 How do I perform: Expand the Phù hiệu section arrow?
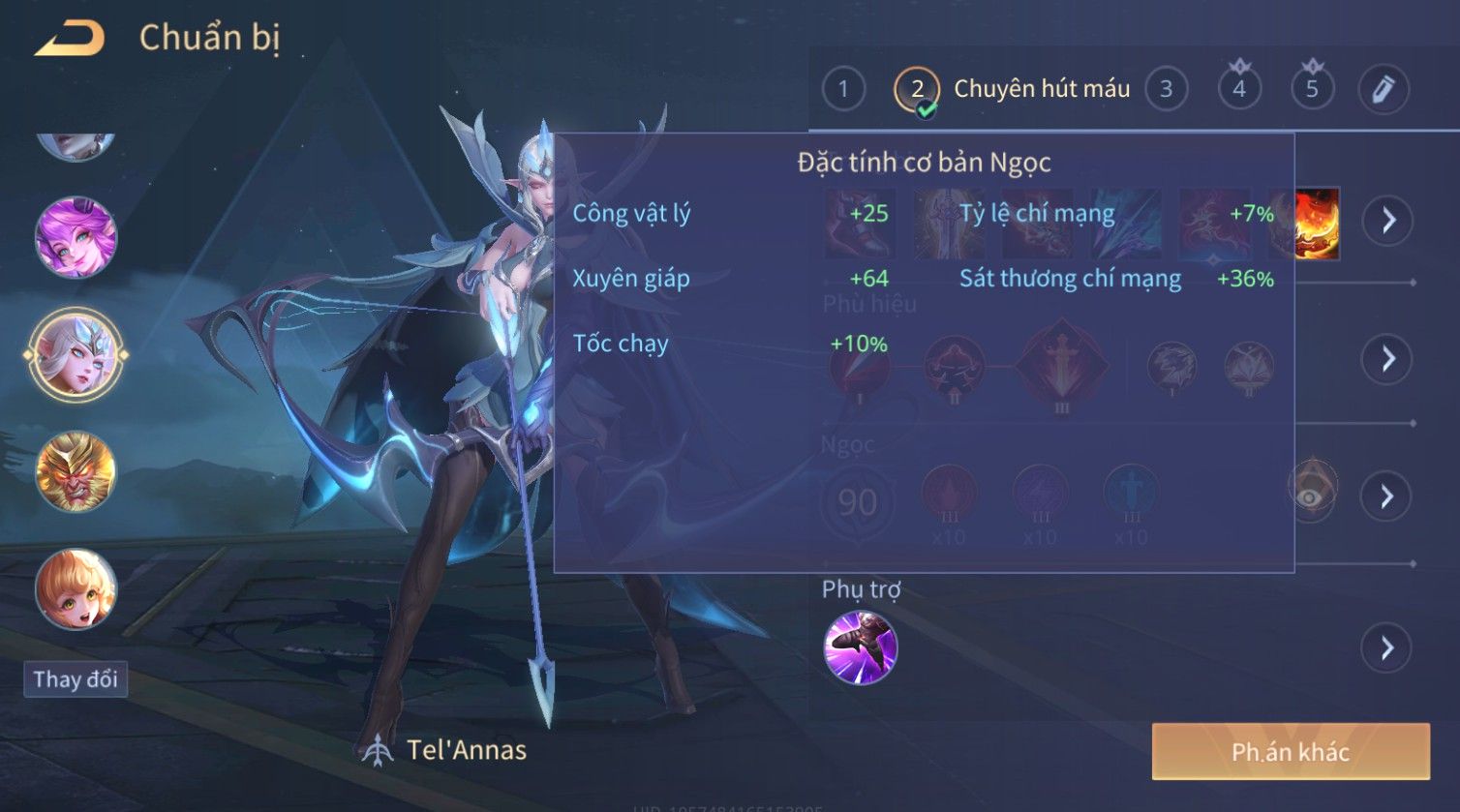(1387, 359)
